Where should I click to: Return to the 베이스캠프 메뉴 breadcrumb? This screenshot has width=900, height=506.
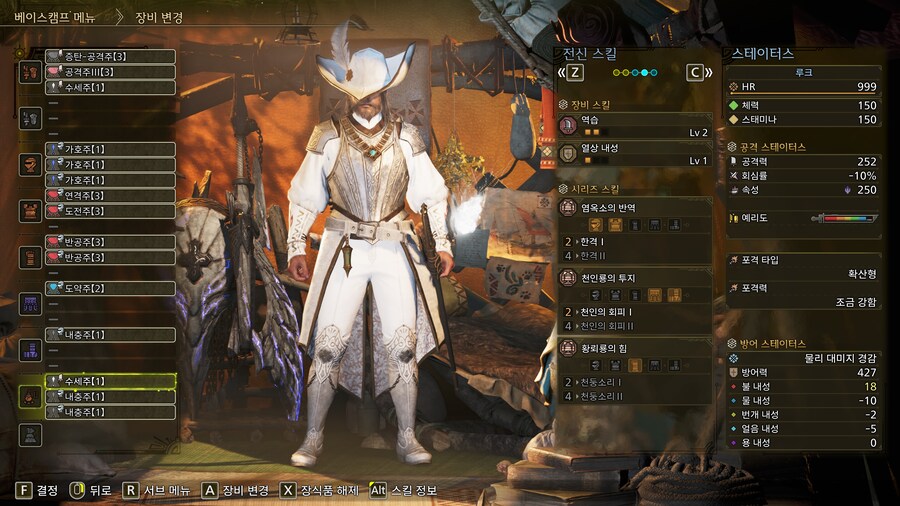pyautogui.click(x=55, y=17)
